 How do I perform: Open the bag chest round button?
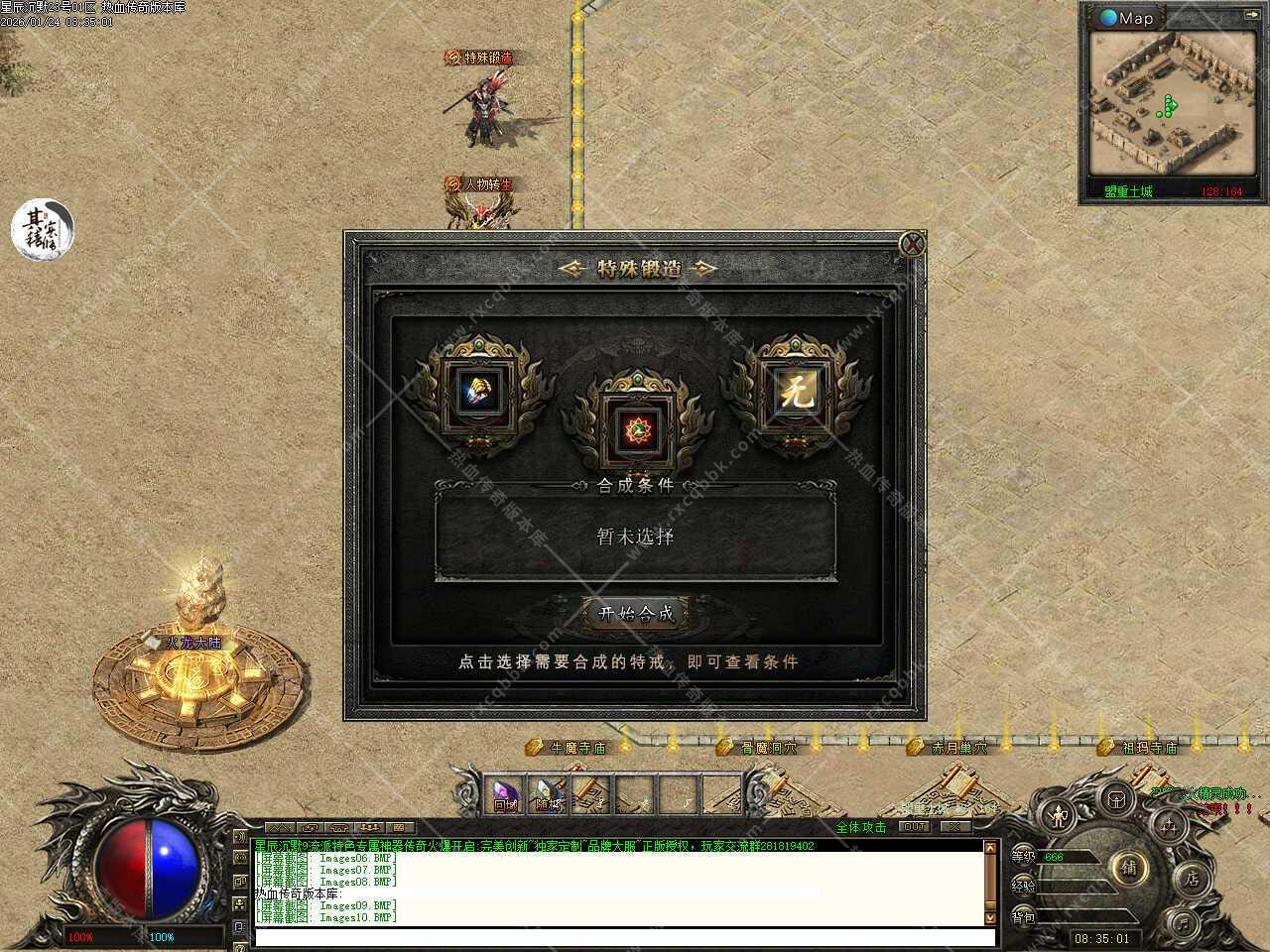pyautogui.click(x=1117, y=798)
